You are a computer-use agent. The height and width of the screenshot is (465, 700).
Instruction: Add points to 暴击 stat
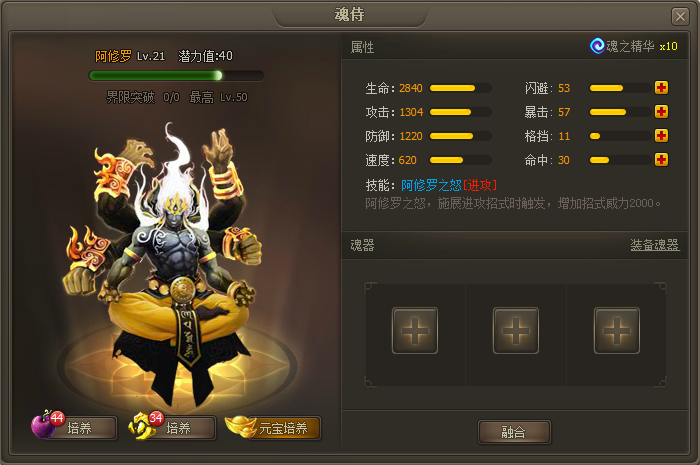661,112
